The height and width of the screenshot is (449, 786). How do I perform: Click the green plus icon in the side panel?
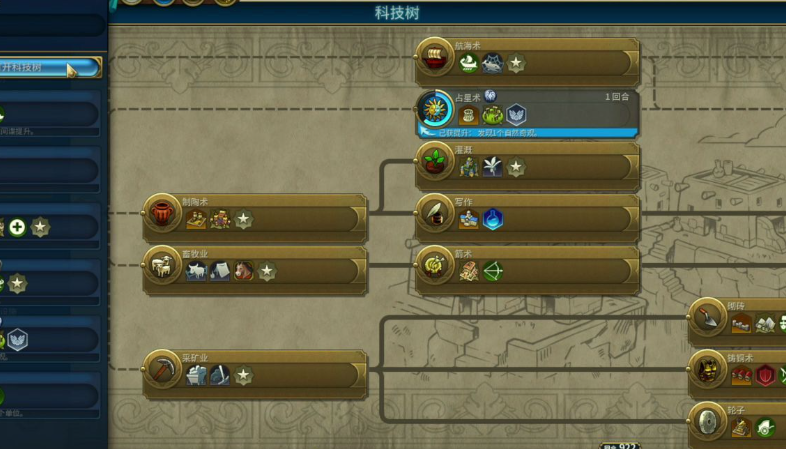17,228
